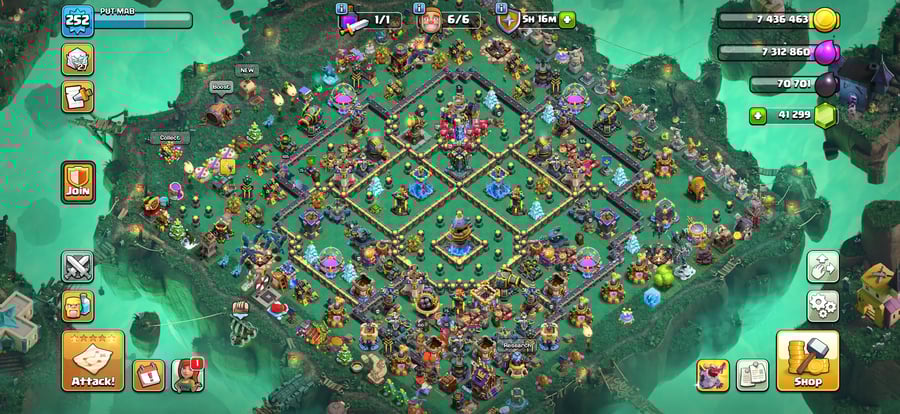This screenshot has width=900, height=414.
Task: Open the purple dragon pets icon
Action: 712,375
